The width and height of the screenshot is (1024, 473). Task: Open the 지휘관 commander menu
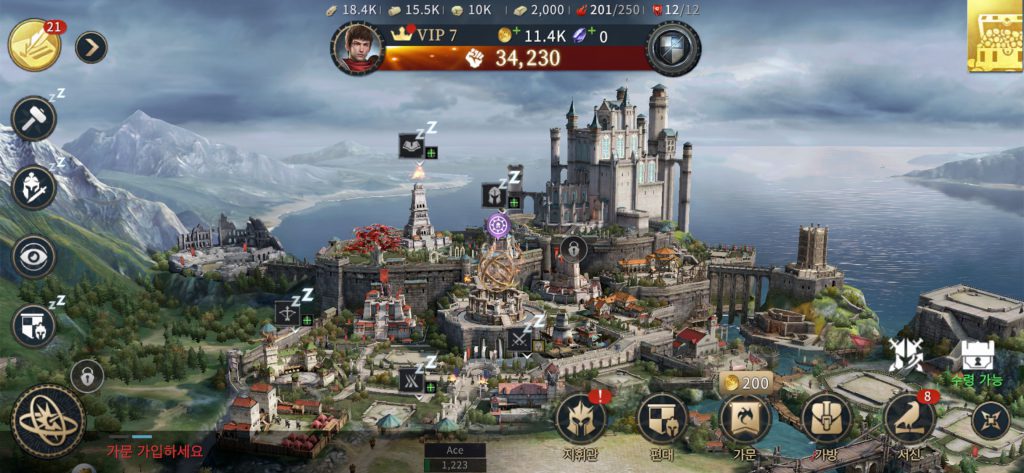[581, 420]
